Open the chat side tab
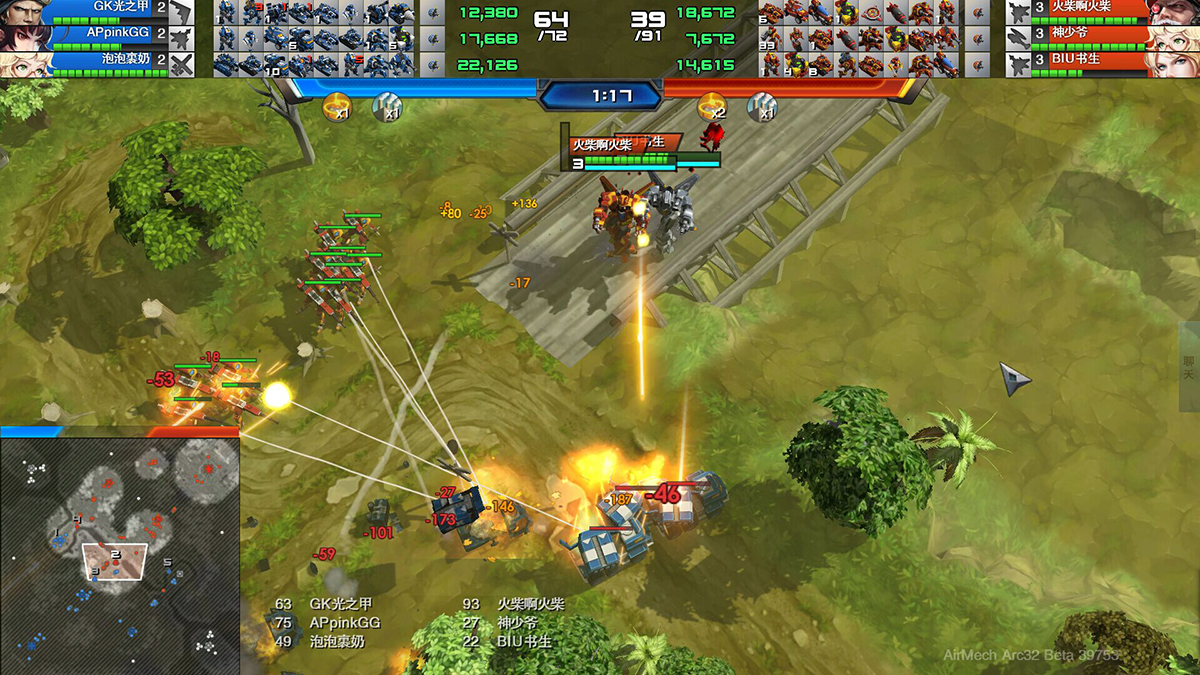Viewport: 1200px width, 675px height. 1189,367
